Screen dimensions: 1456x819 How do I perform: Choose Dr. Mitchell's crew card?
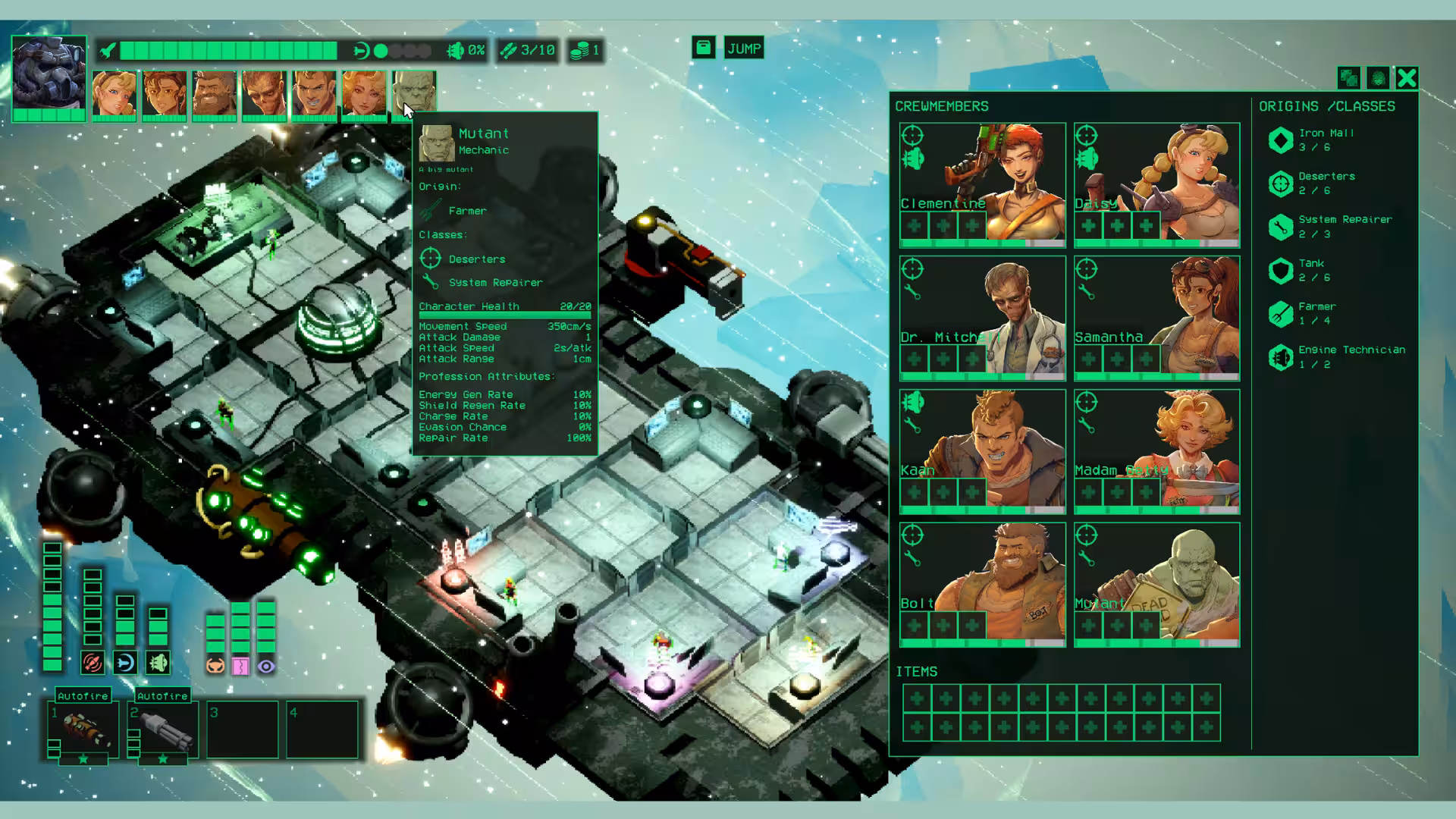(982, 318)
